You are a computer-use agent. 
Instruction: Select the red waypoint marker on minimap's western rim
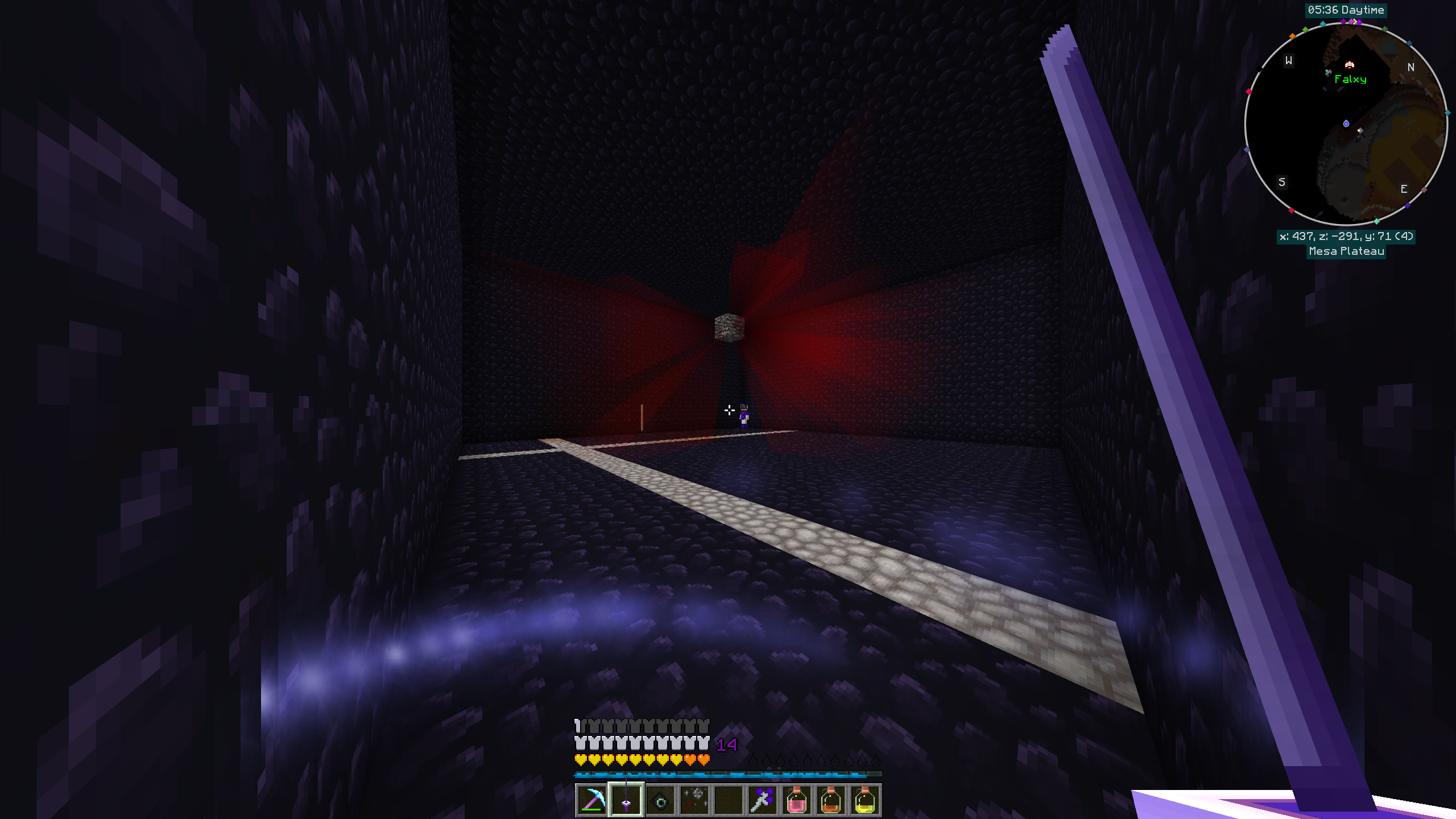pos(1248,92)
